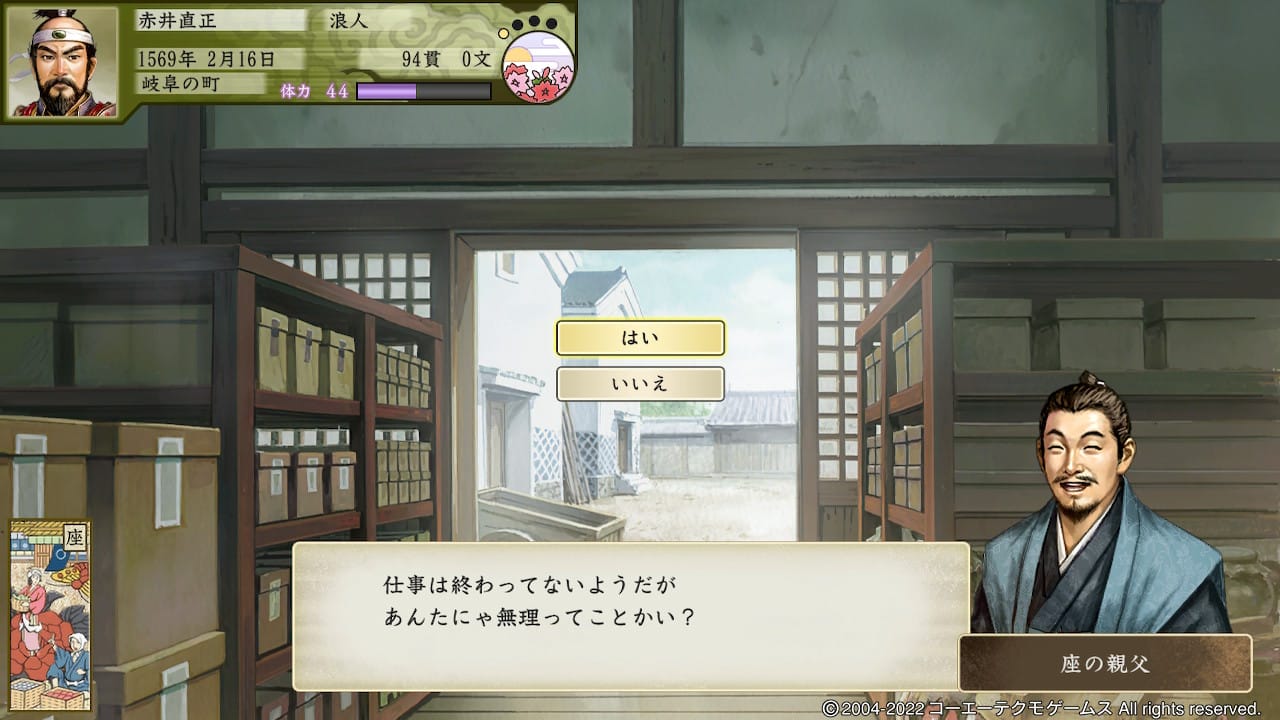The height and width of the screenshot is (720, 1280).
Task: Select the はい (Yes) option
Action: click(640, 338)
